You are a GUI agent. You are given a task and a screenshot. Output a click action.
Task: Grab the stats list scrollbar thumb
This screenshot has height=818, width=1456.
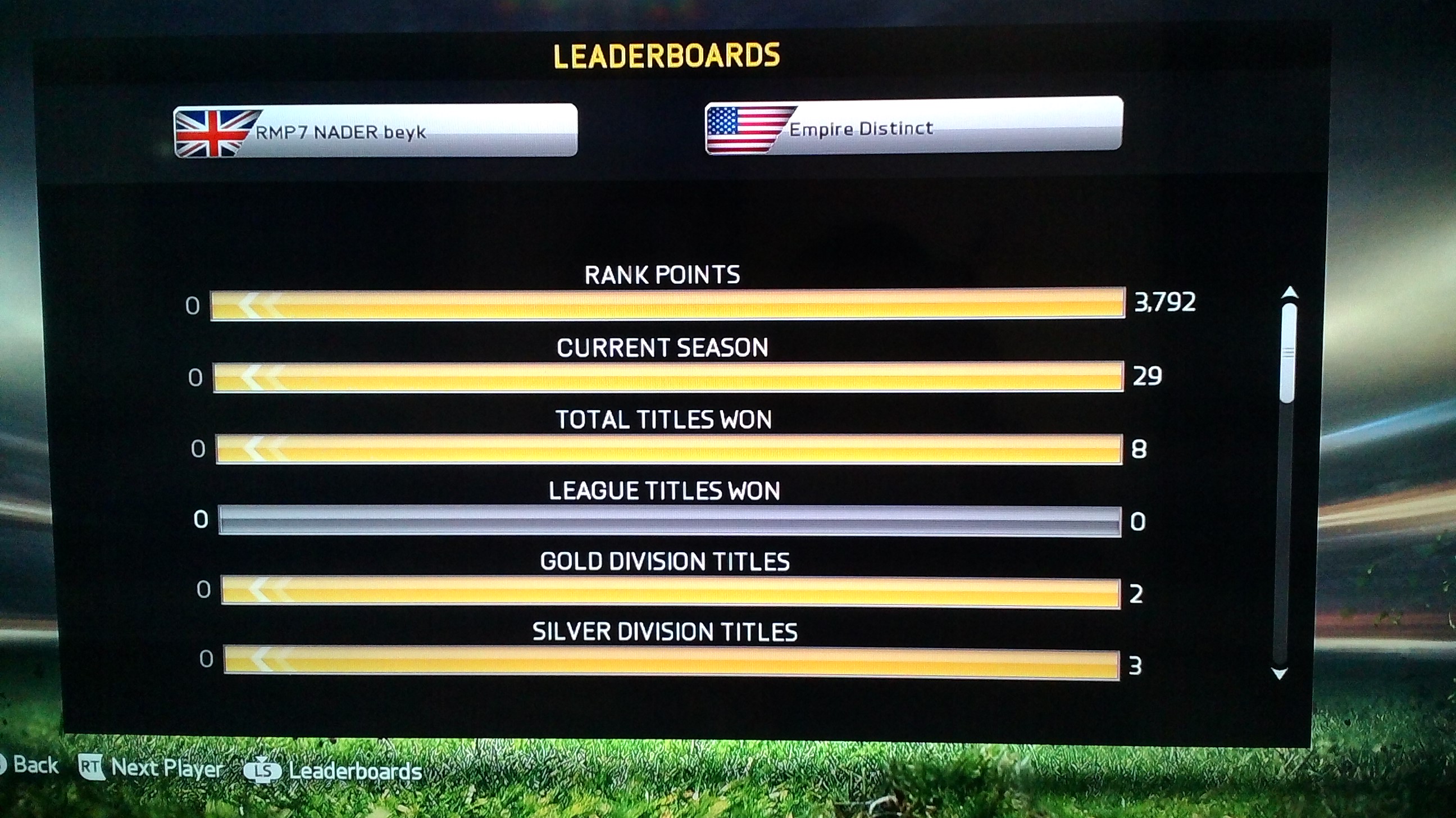[x=1288, y=353]
